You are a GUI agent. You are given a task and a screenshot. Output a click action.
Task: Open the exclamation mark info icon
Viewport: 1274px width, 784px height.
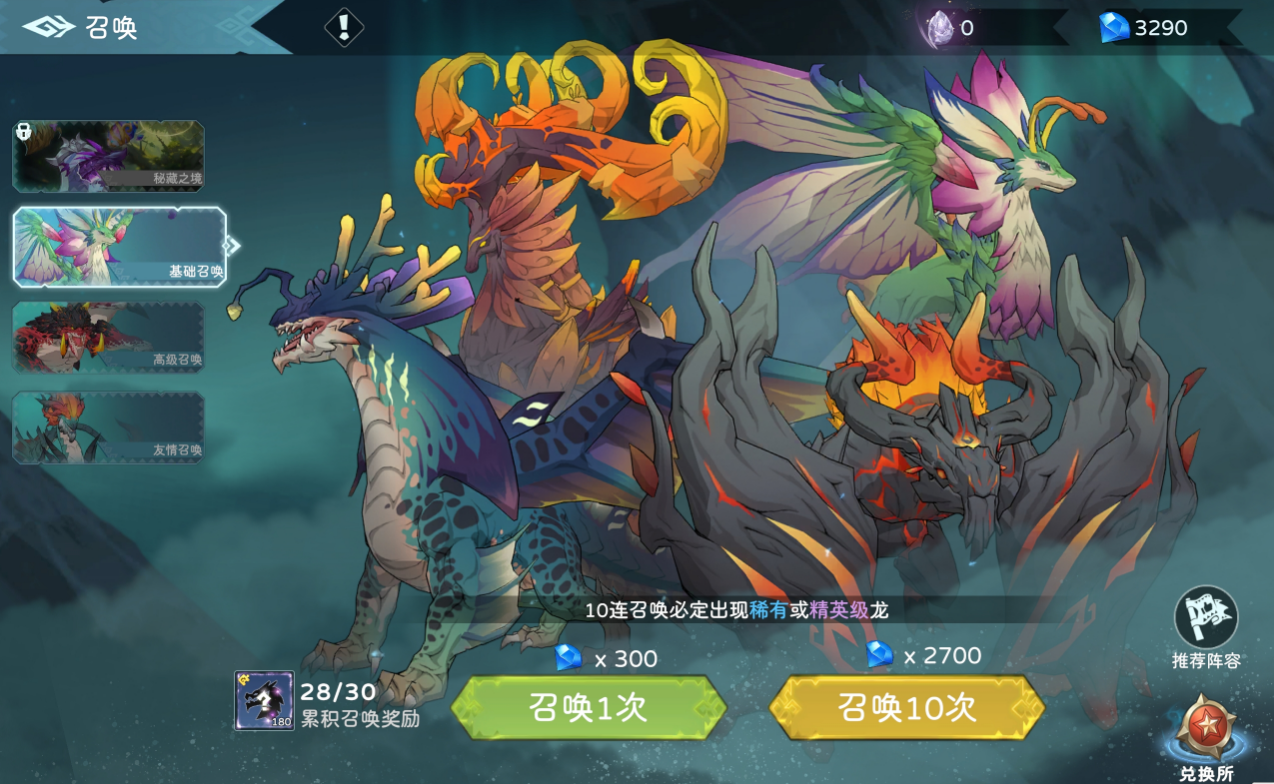(344, 27)
